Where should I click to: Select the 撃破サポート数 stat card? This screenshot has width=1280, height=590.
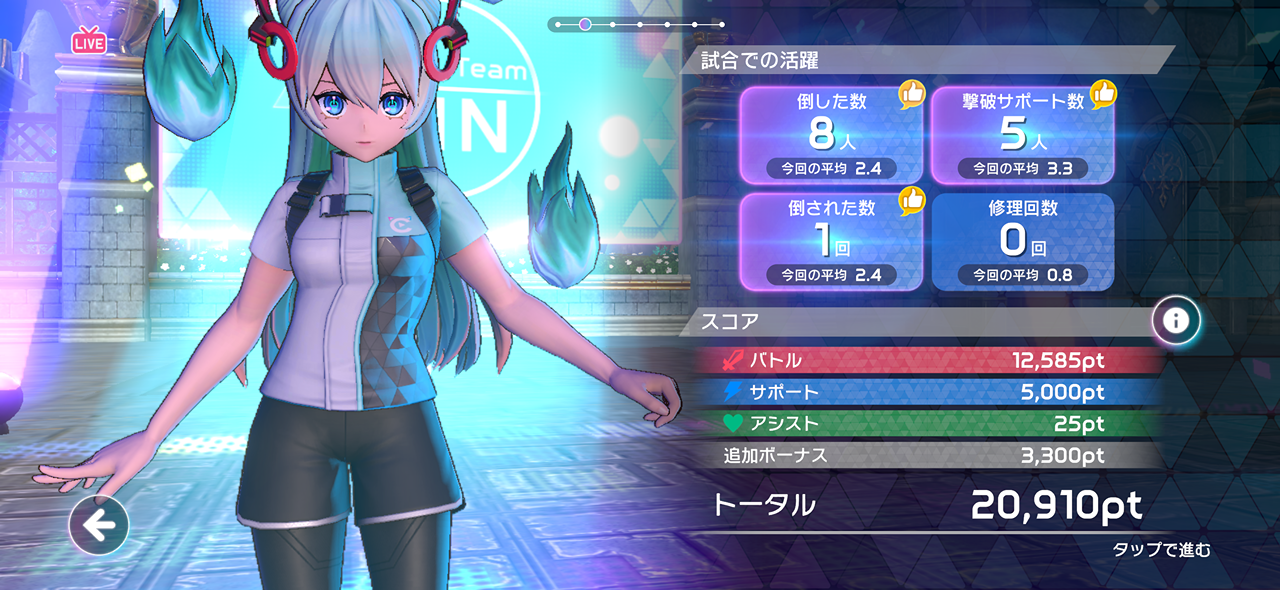coord(1022,134)
